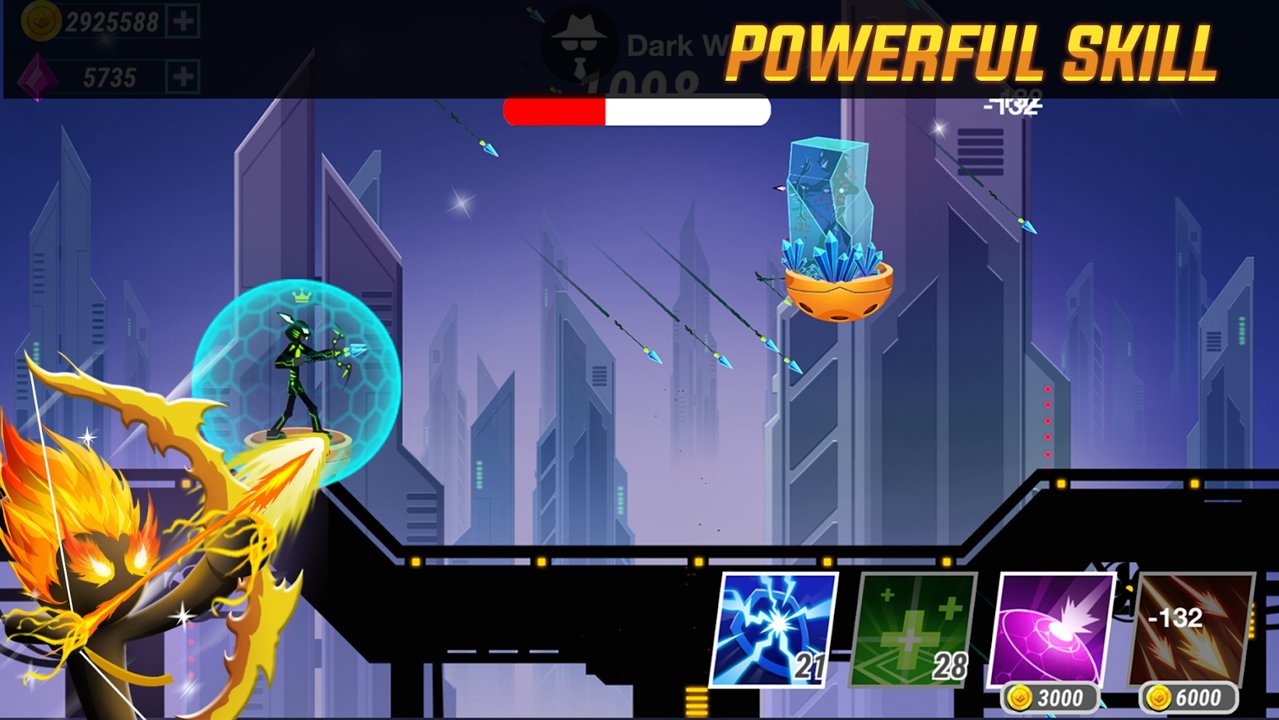Add more gold coins with plus button
Viewport: 1279px width, 720px height.
(x=182, y=21)
